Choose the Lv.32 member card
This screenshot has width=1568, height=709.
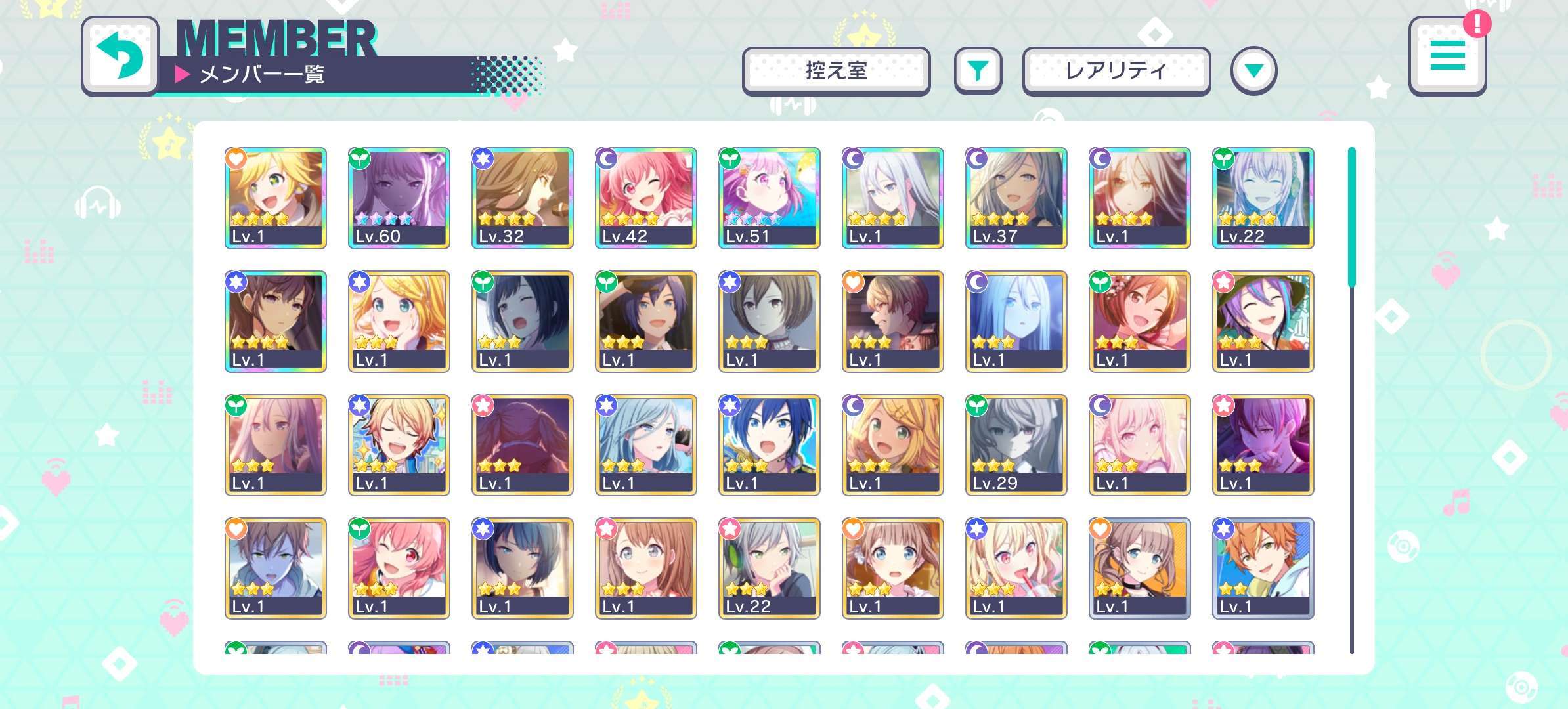523,198
